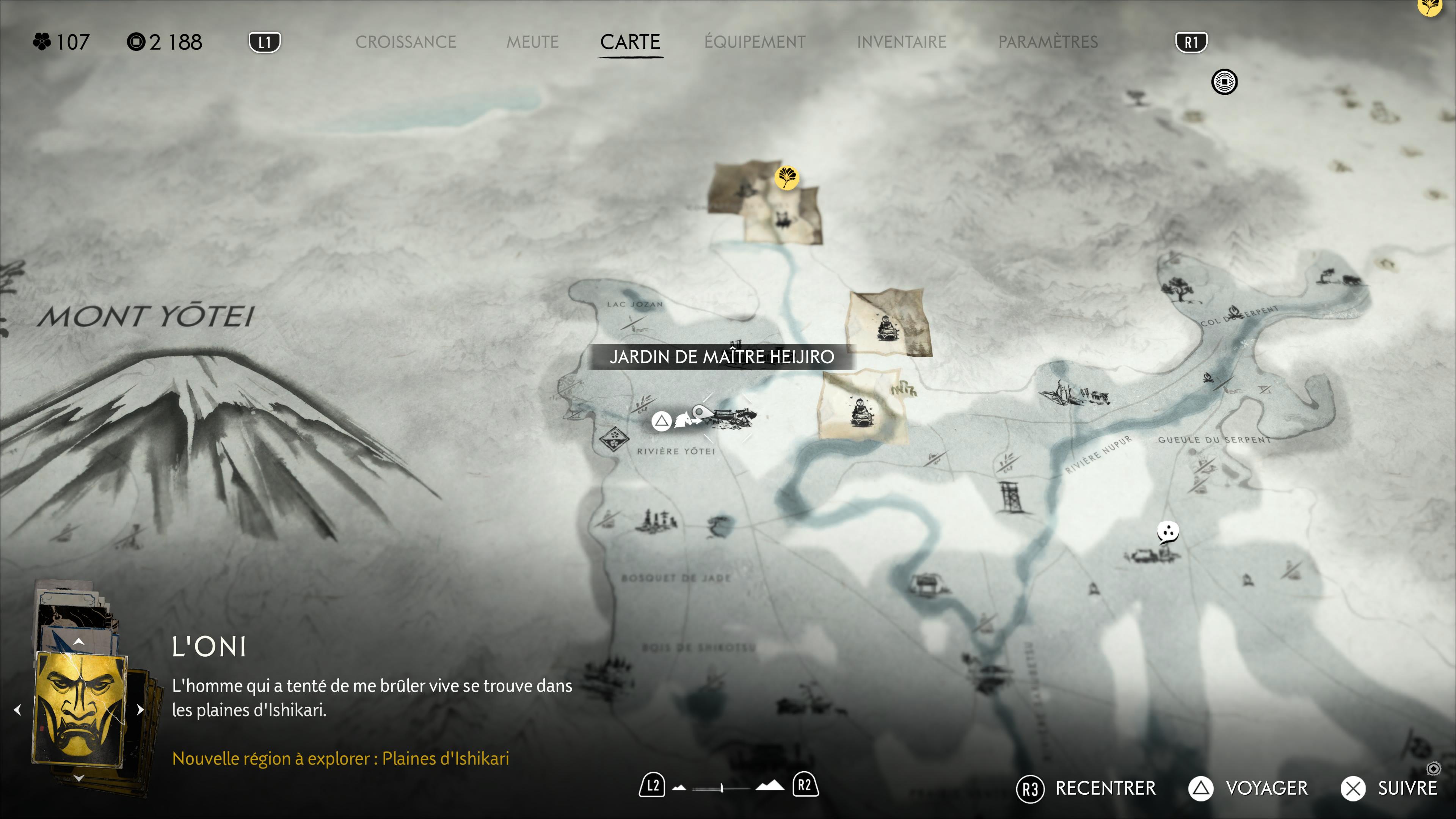1456x819 pixels.
Task: Click the Jardin de Maître Heijiro label
Action: tap(721, 357)
